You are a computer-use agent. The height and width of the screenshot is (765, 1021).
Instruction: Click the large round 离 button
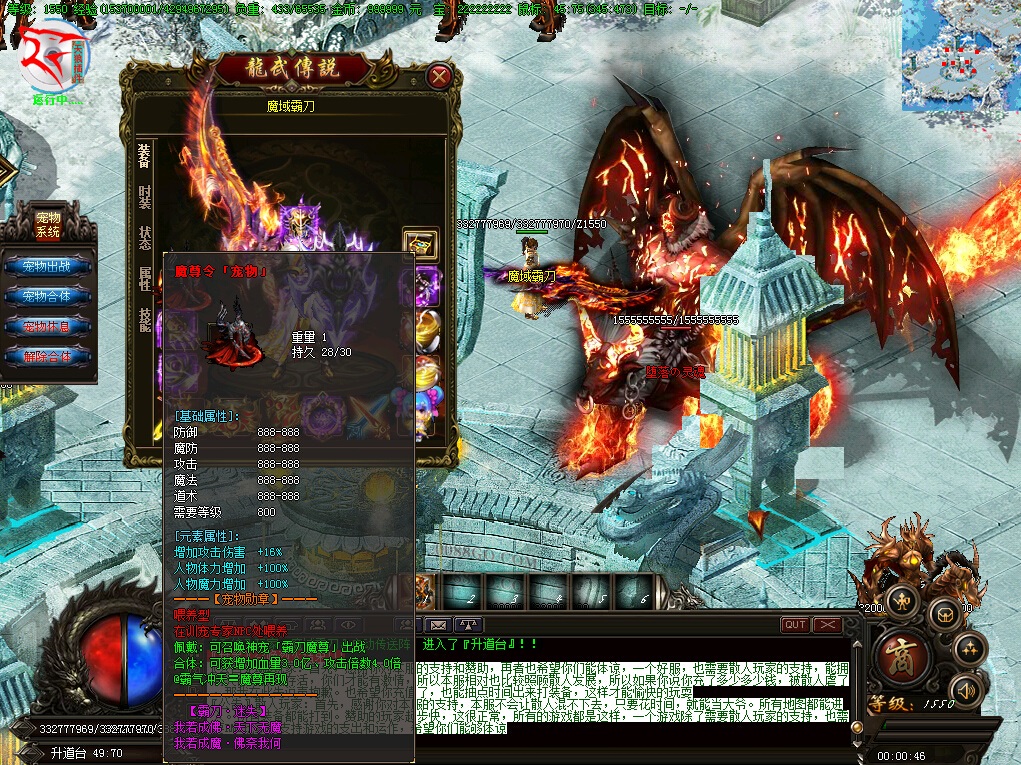(905, 655)
